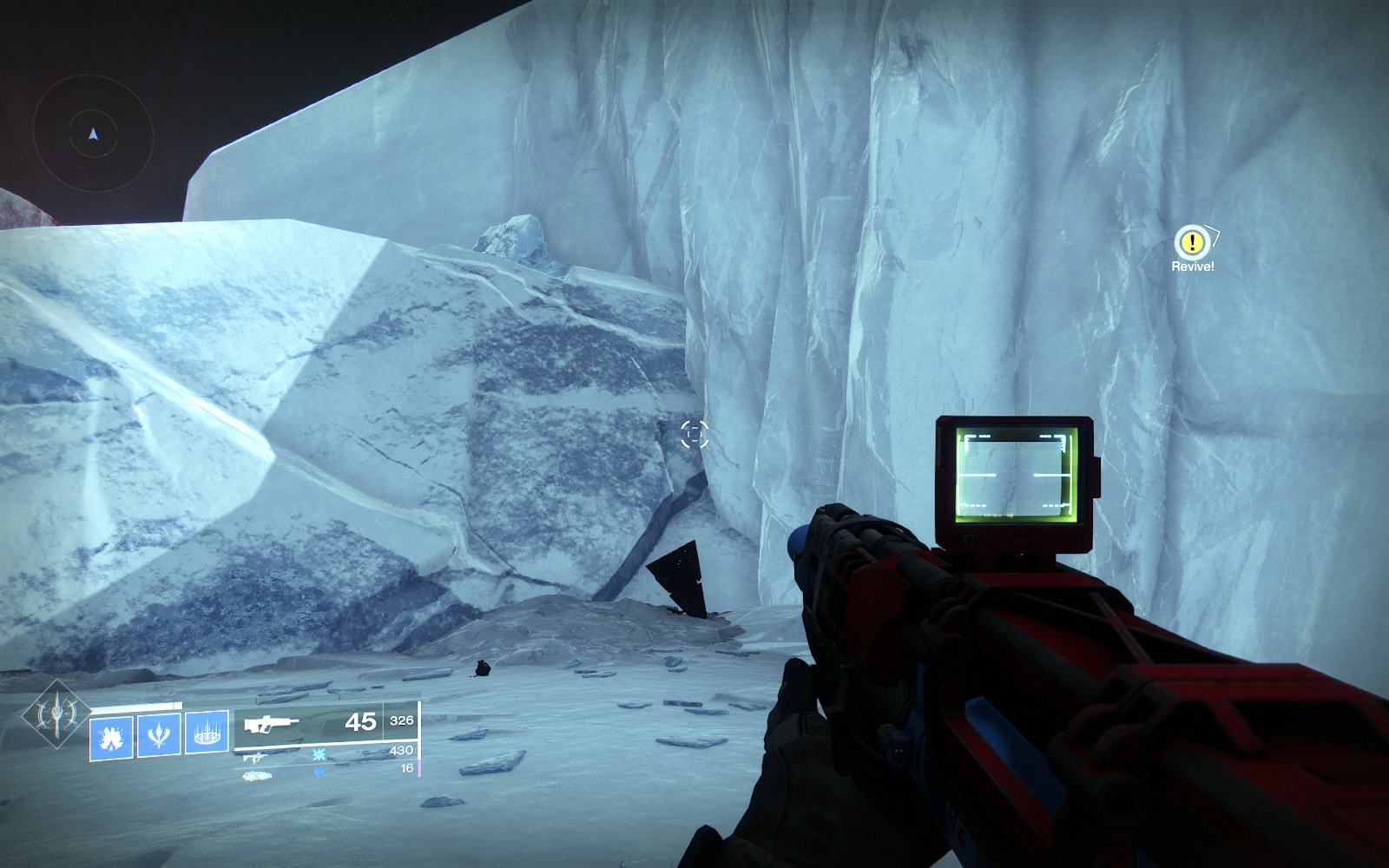The height and width of the screenshot is (868, 1389).
Task: Click the equipped auto rifle silhouette icon
Action: [x=272, y=726]
